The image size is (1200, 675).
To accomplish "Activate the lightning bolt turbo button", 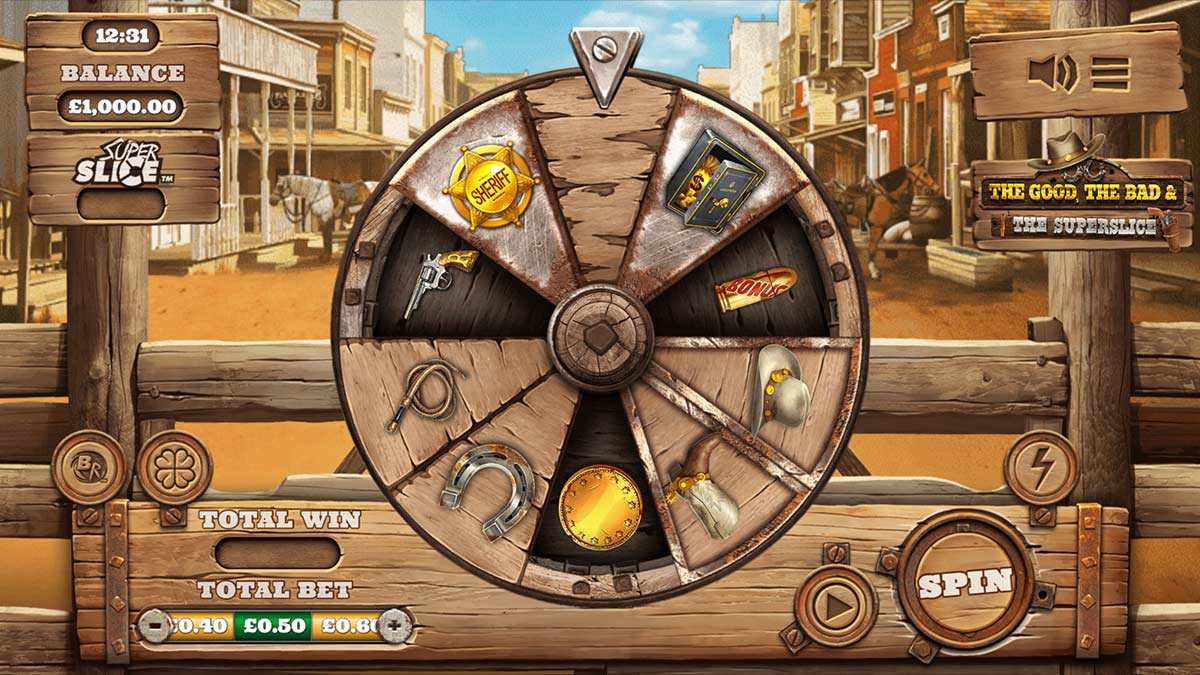I will [x=1041, y=468].
